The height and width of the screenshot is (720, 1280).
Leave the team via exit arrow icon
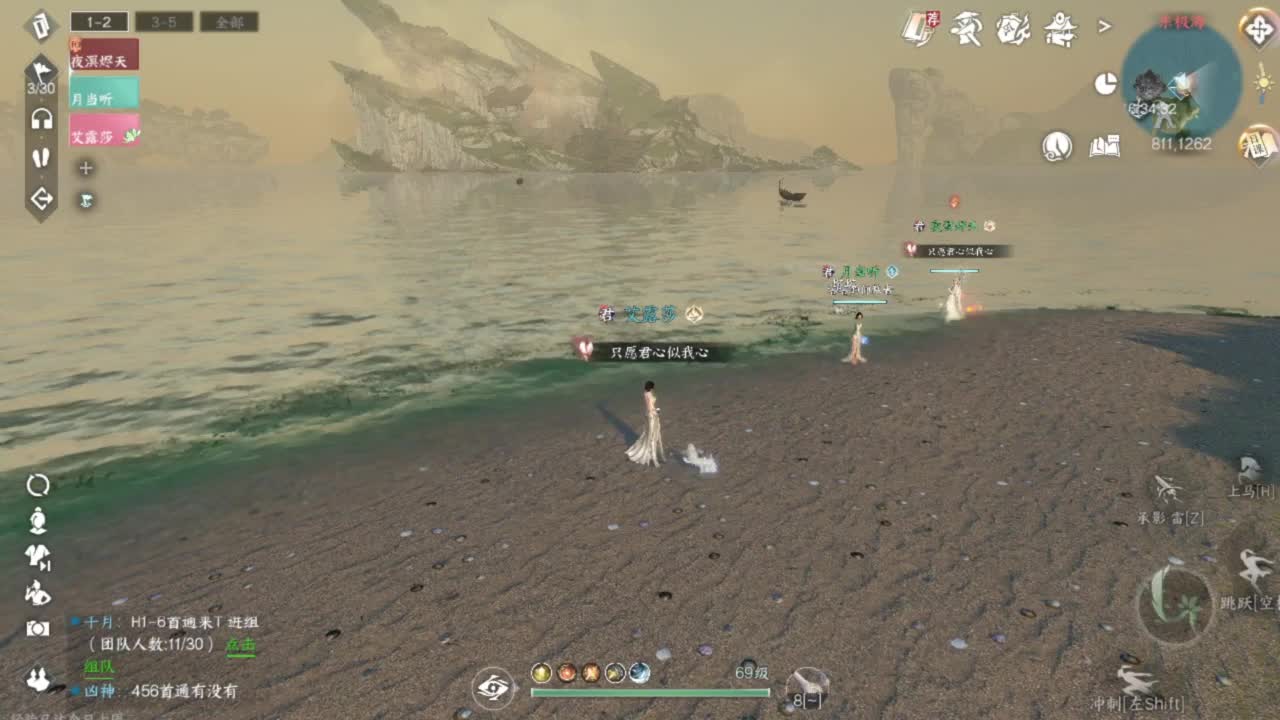tap(41, 199)
